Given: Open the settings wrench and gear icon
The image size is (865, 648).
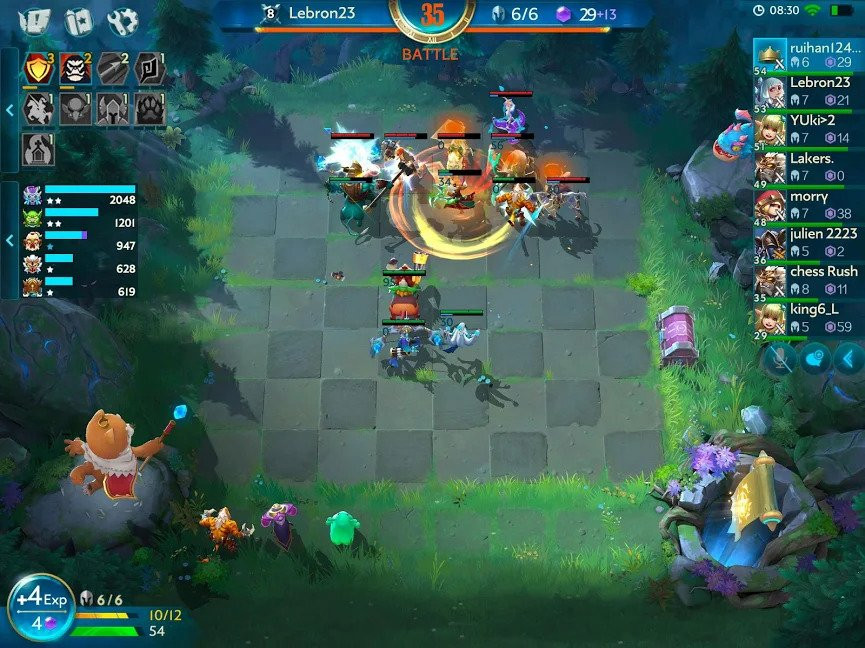Looking at the screenshot, I should 122,22.
